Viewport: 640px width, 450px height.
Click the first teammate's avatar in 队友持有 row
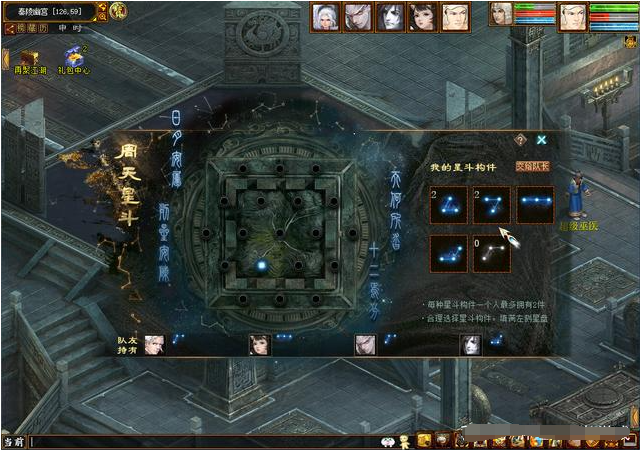pos(153,345)
